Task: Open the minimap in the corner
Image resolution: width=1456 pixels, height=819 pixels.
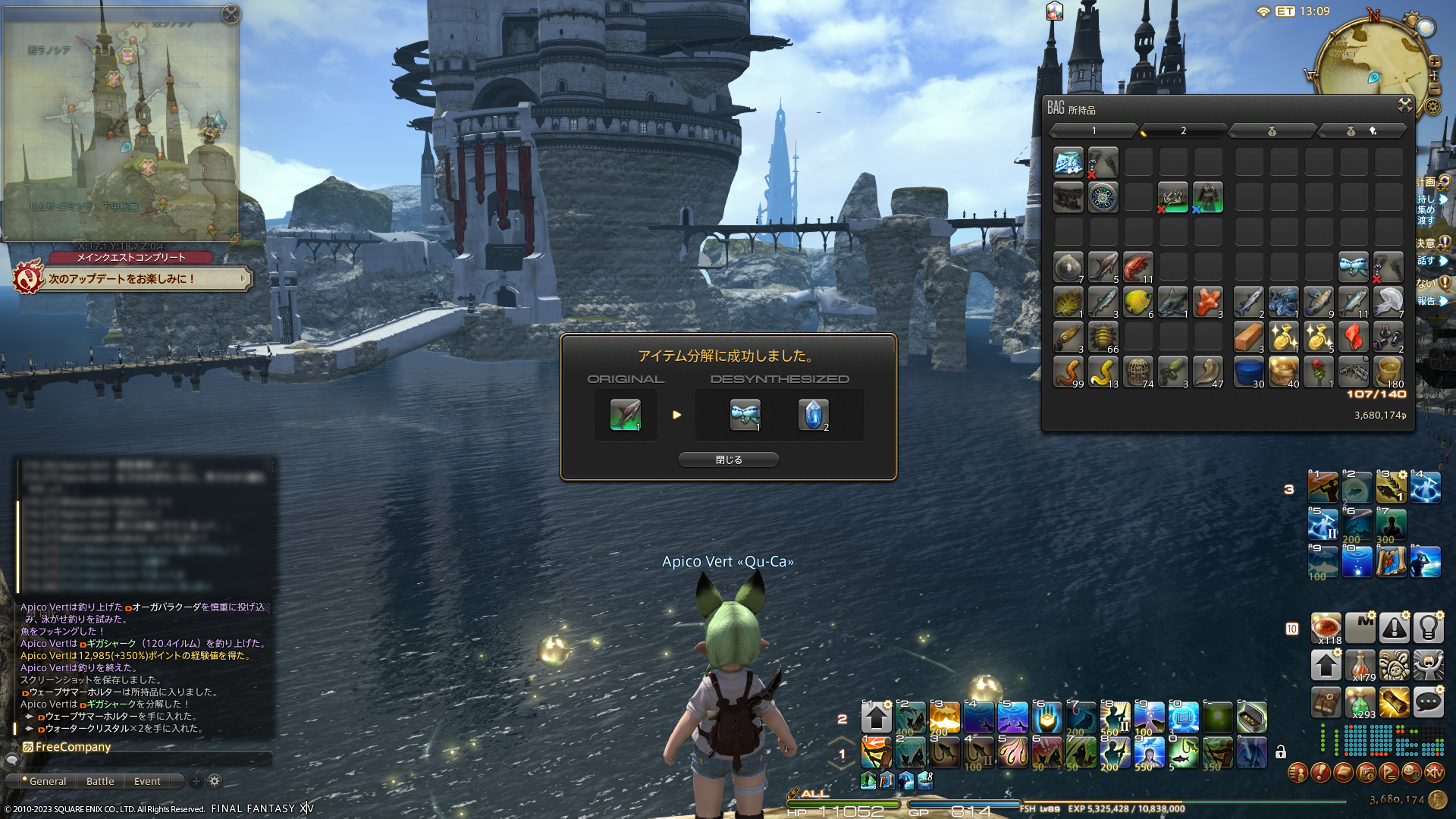Action: [x=1373, y=64]
